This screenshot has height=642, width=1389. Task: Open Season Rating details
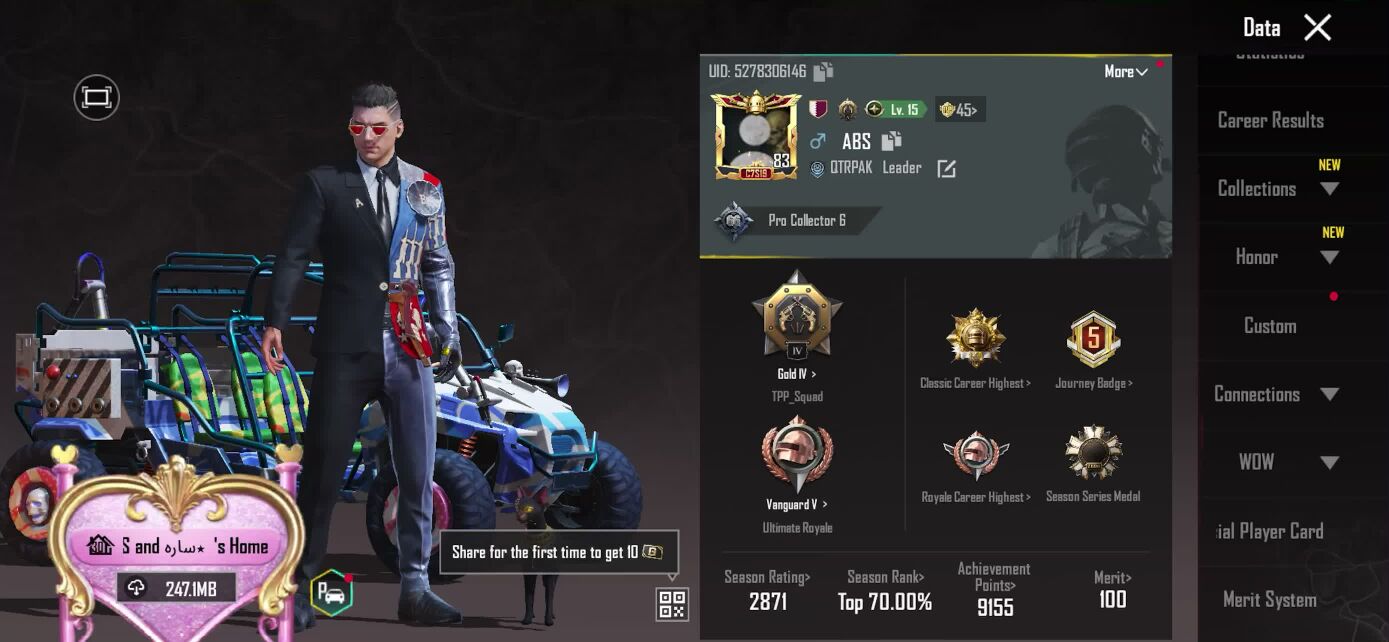[767, 590]
